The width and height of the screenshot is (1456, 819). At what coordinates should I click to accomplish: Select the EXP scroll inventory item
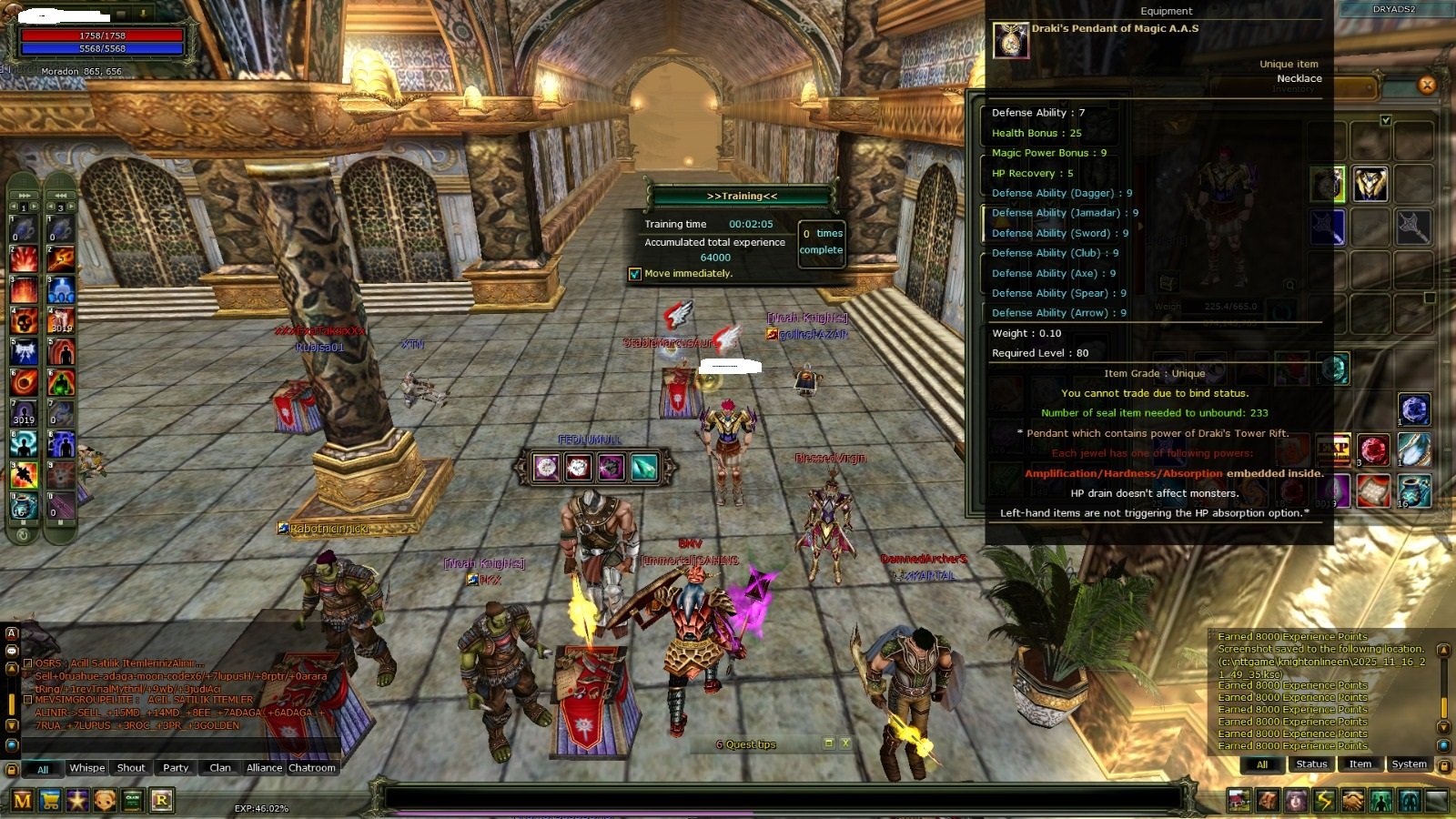click(1333, 450)
